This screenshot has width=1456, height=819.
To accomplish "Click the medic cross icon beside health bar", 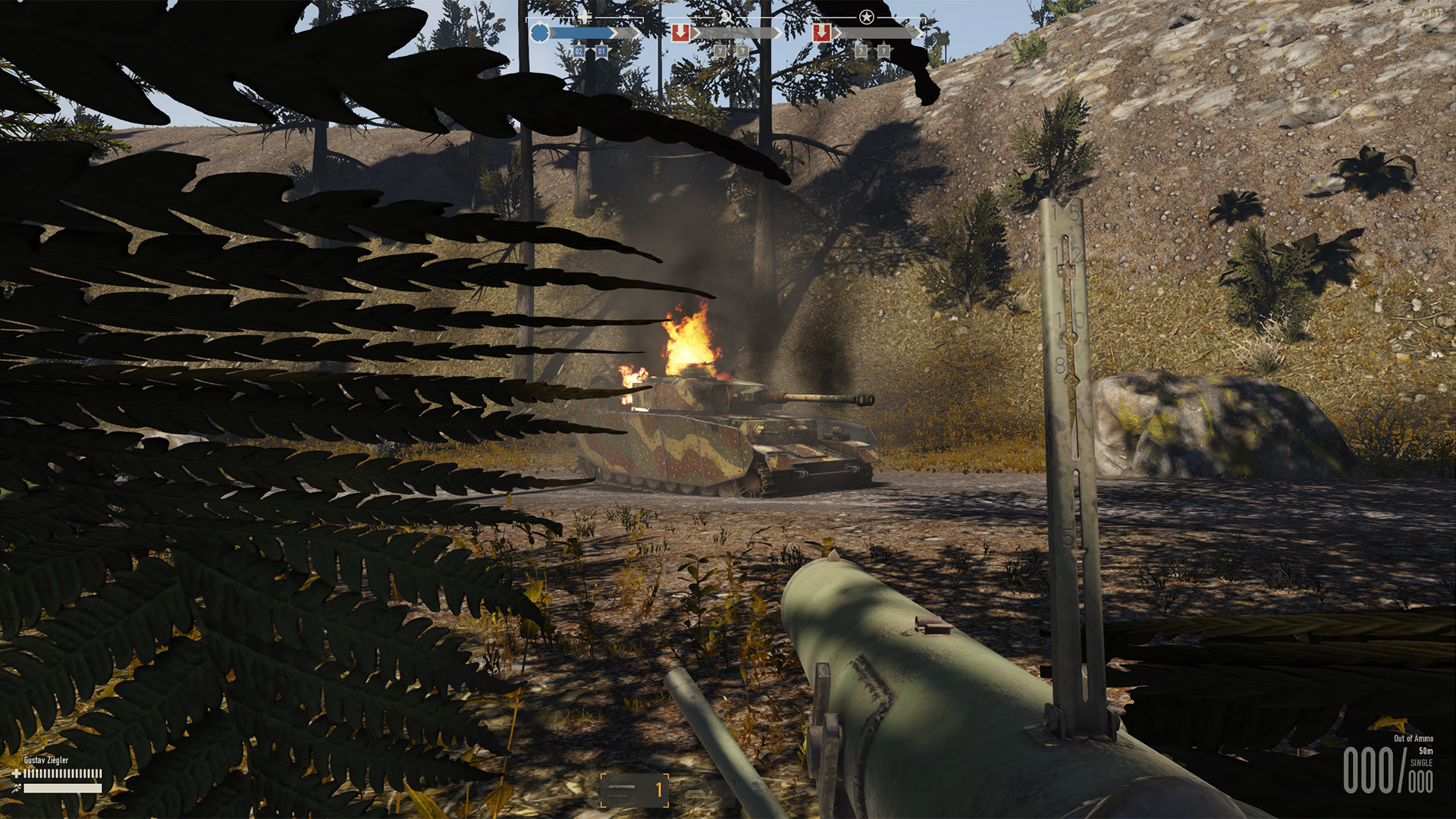I will [17, 773].
